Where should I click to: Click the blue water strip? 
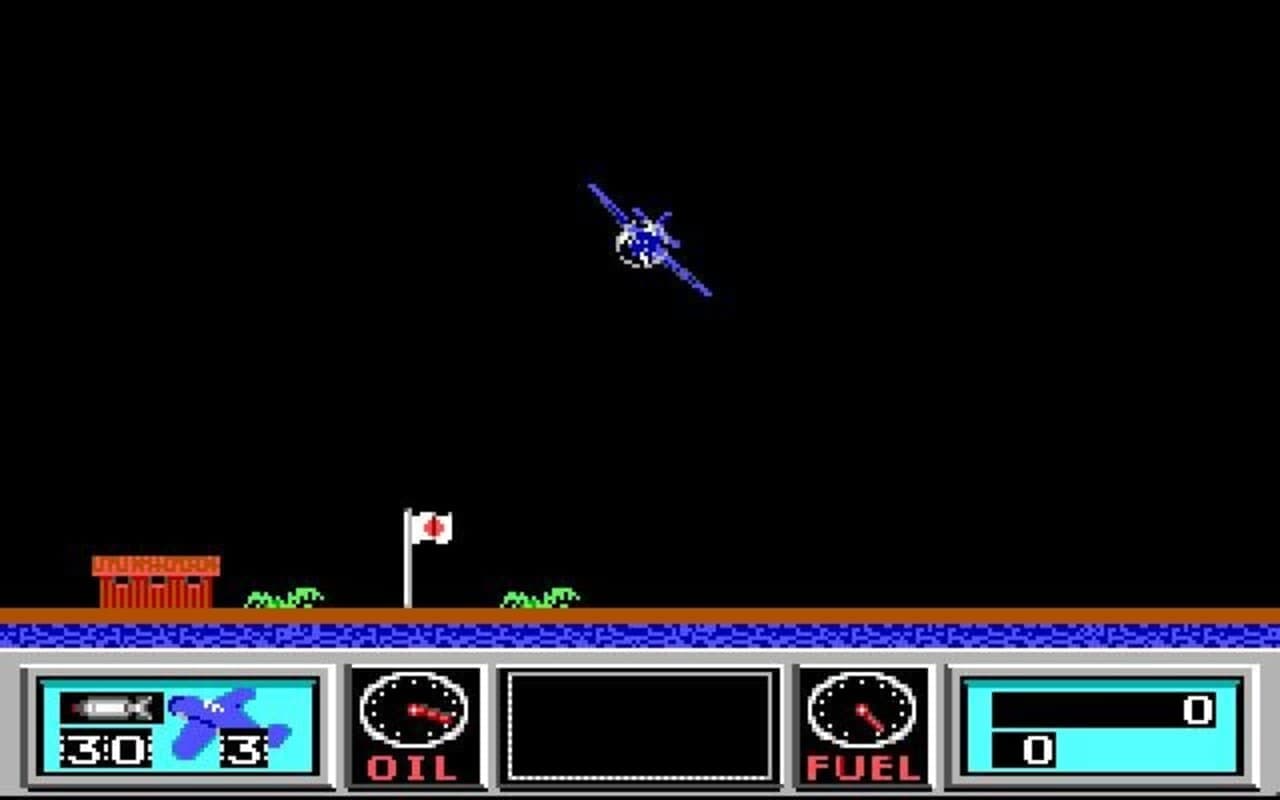[640, 633]
